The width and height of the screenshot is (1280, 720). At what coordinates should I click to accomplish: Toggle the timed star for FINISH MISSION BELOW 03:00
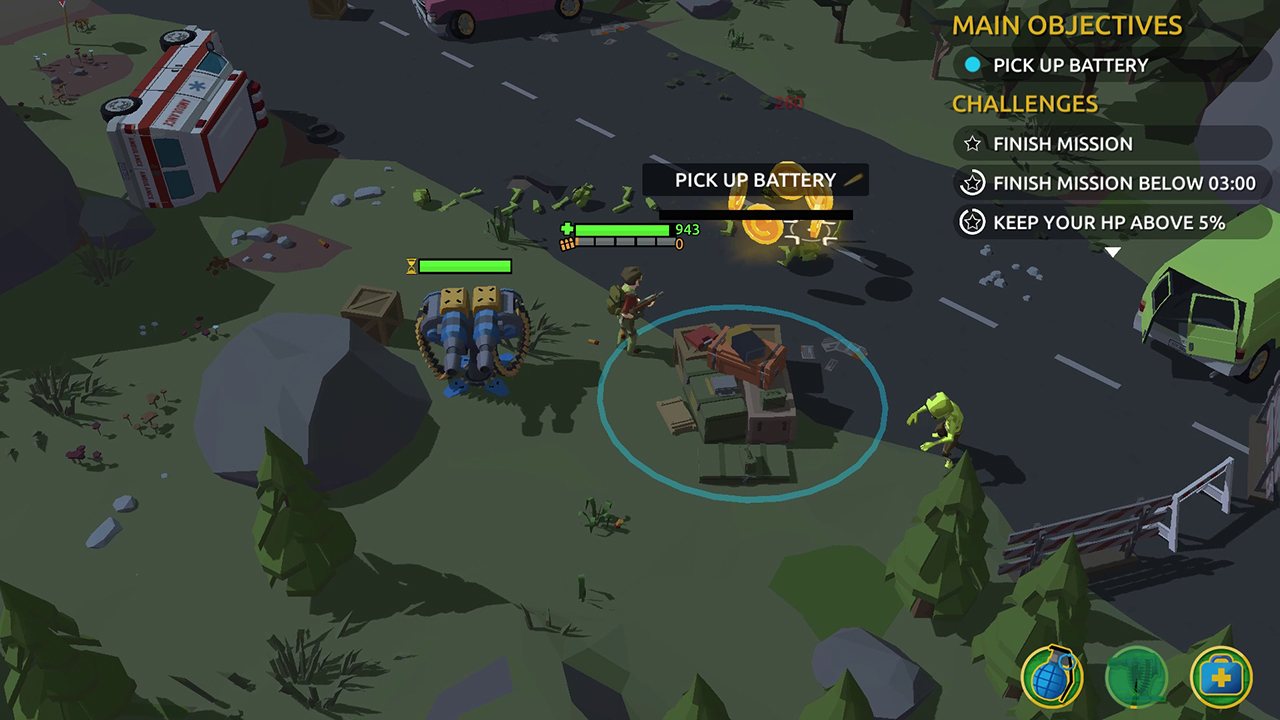(971, 183)
